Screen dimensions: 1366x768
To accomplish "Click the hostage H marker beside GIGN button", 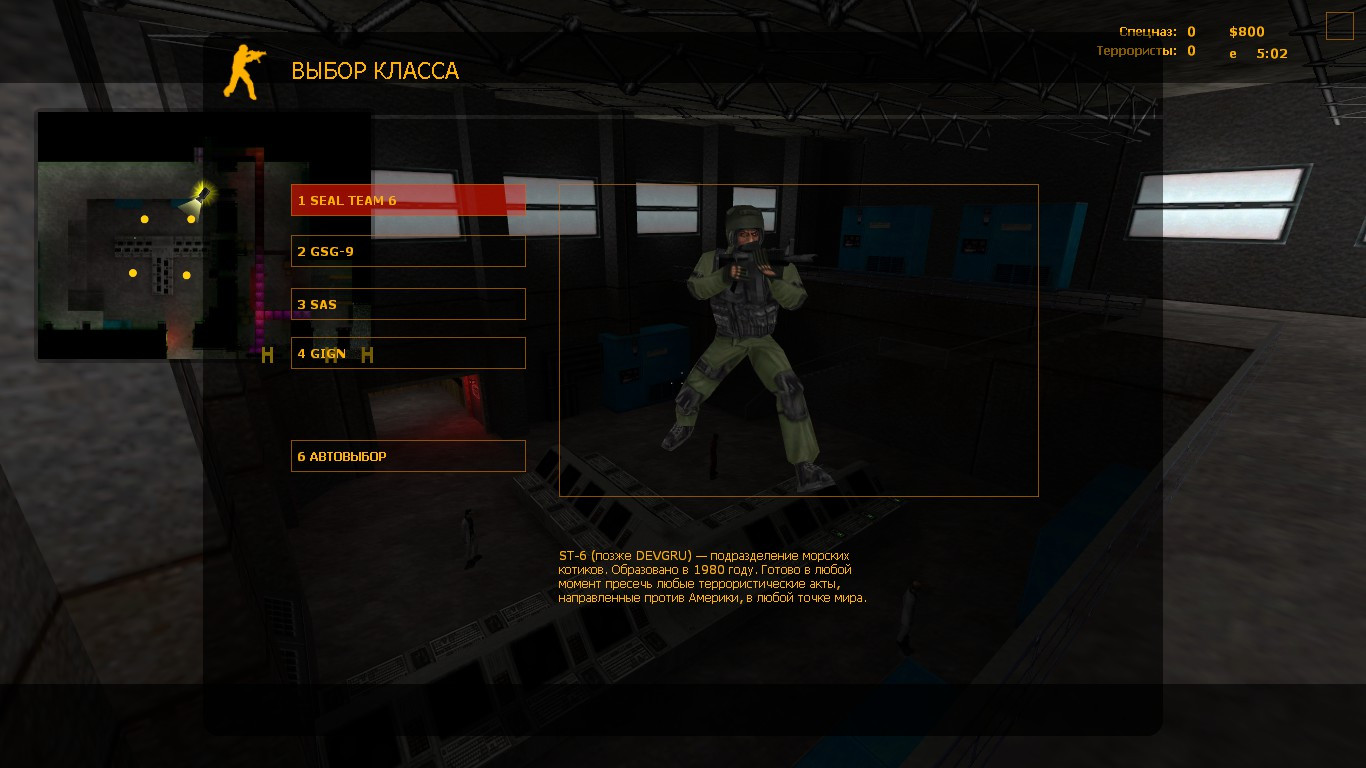I will point(365,354).
